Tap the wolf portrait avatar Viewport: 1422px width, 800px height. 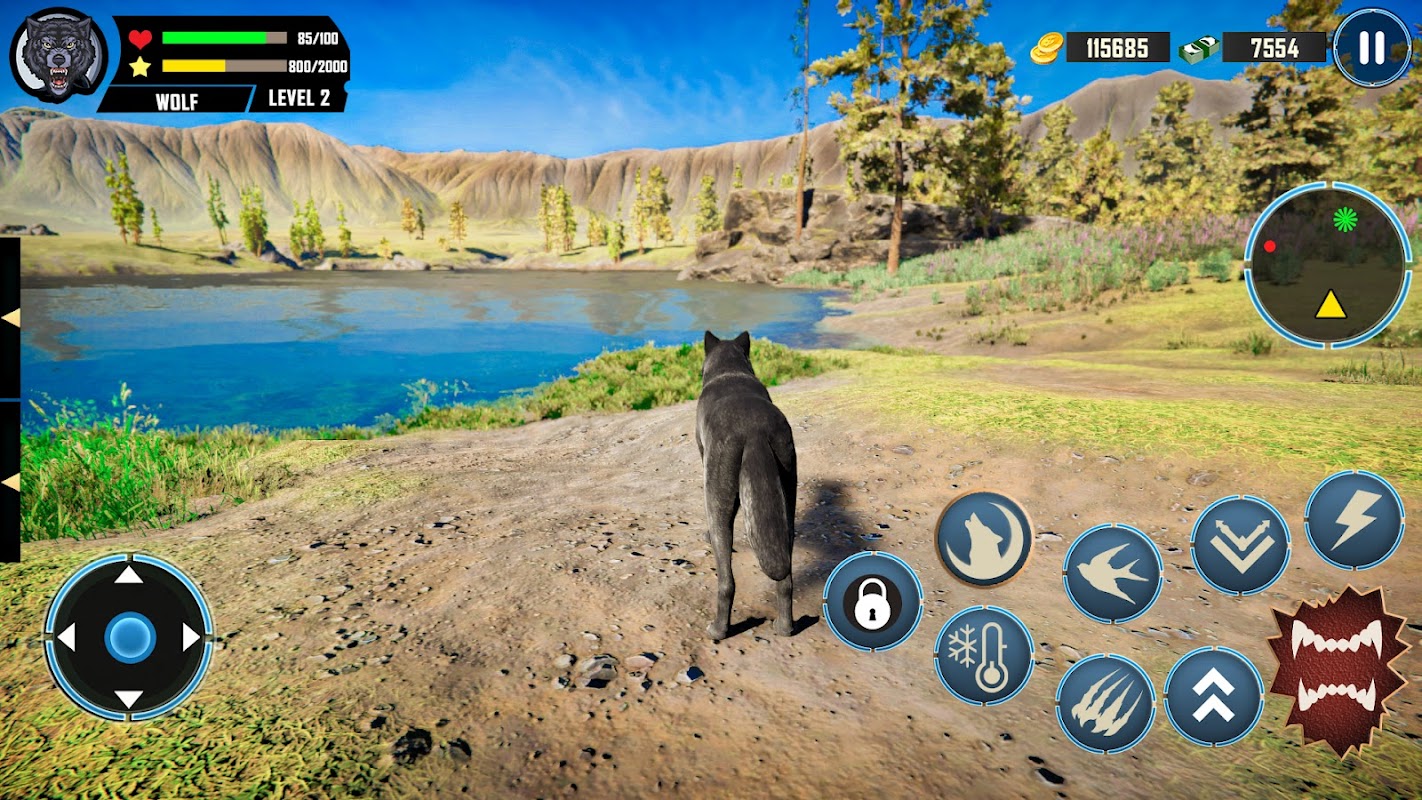[58, 57]
